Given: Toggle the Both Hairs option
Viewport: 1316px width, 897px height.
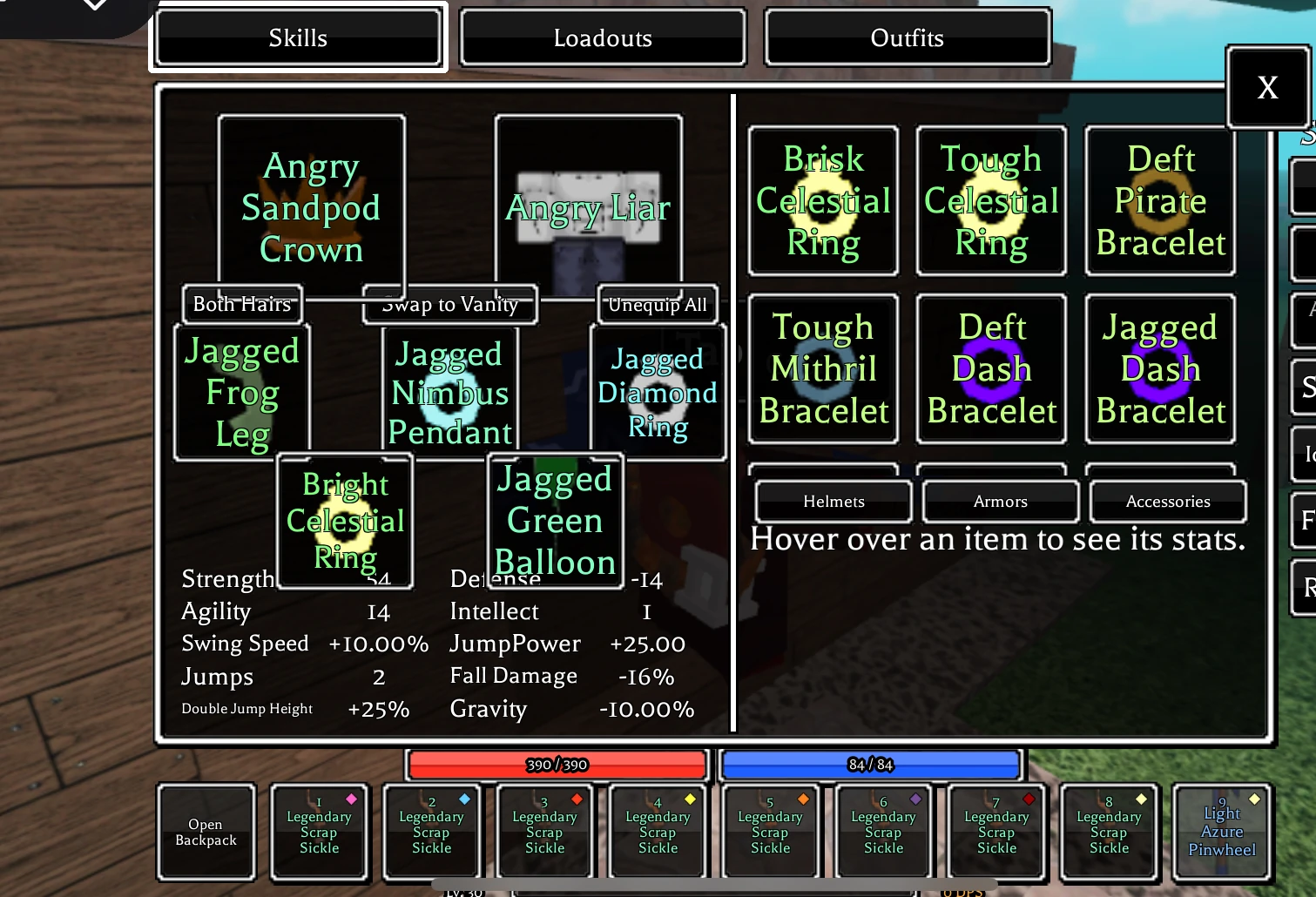Looking at the screenshot, I should (x=241, y=304).
